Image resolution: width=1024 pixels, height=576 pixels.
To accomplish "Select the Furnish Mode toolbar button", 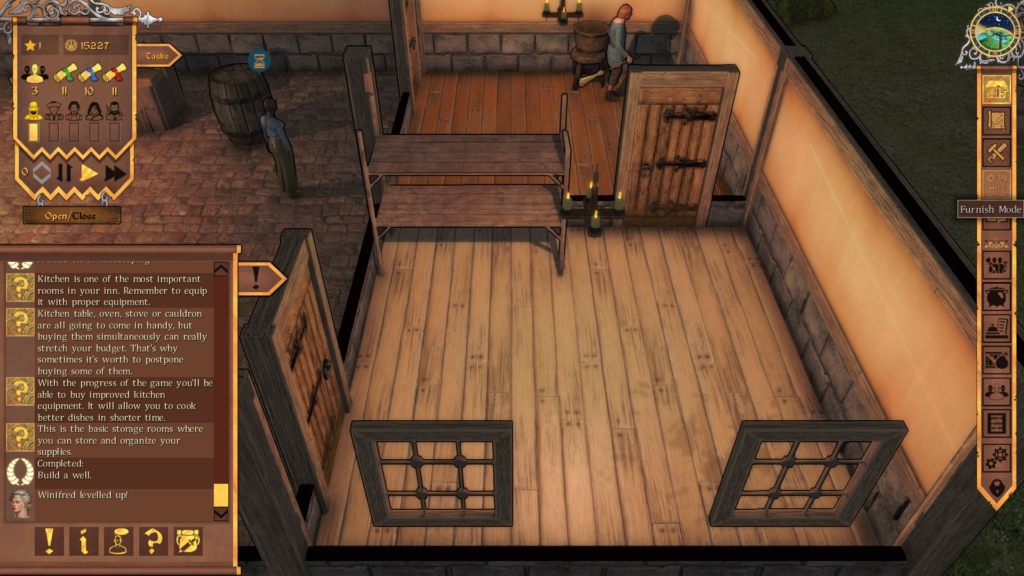I will point(996,185).
